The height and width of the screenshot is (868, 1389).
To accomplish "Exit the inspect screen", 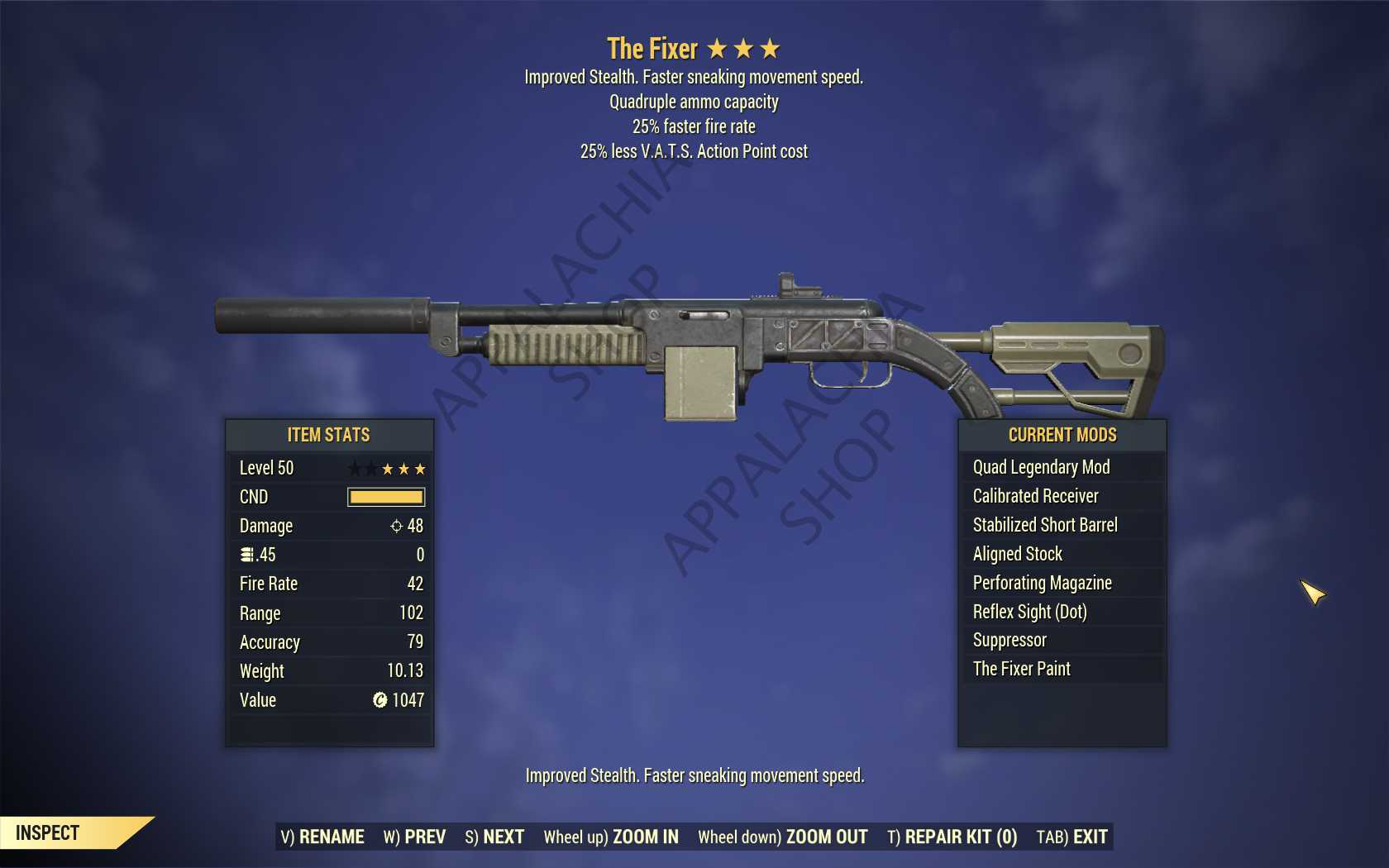I will (1072, 837).
